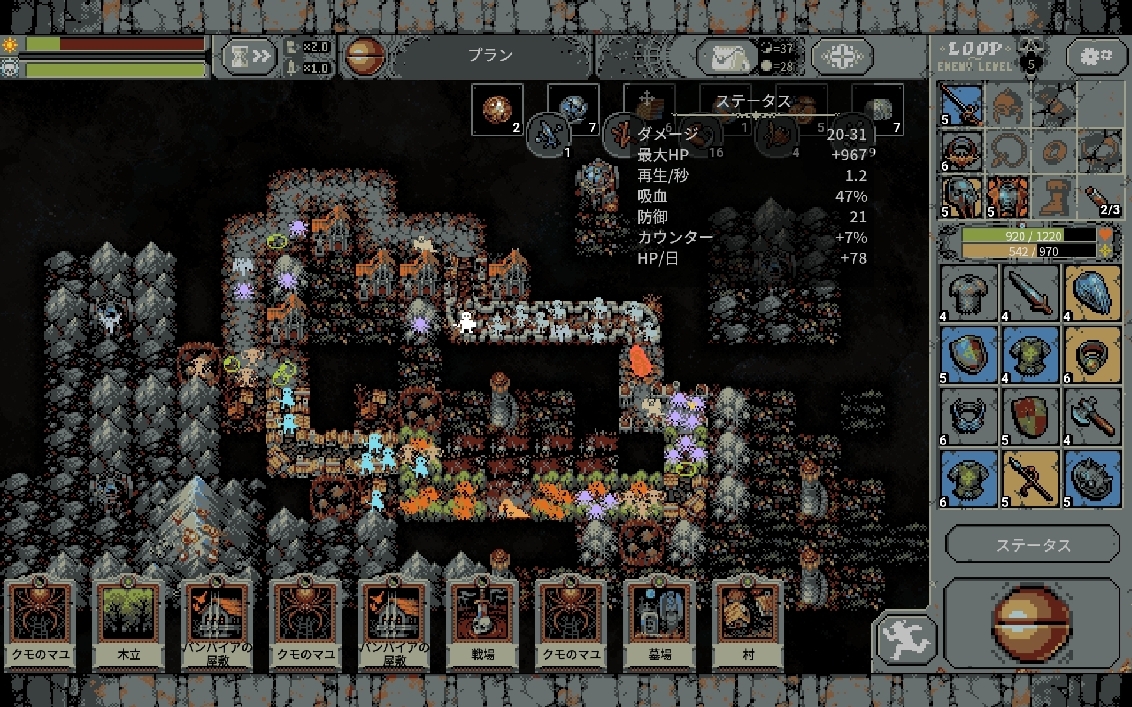This screenshot has width=1132, height=707.
Task: Choose the 戦場 battlefield card
Action: (x=482, y=624)
